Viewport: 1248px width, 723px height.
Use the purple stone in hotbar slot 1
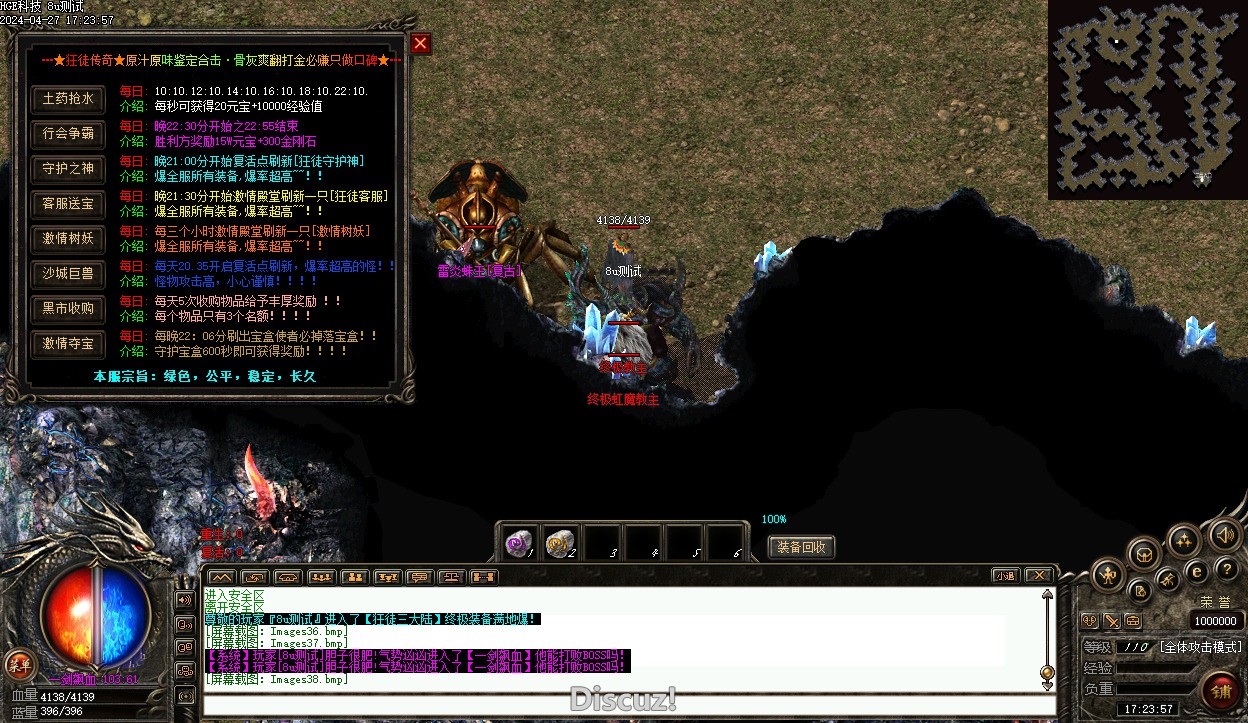click(x=519, y=542)
